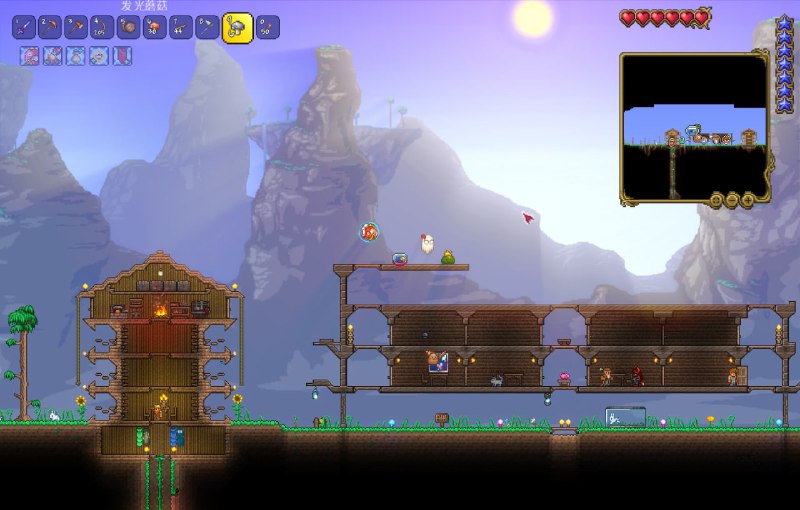Zoom in the minimap with plus button

(x=748, y=200)
